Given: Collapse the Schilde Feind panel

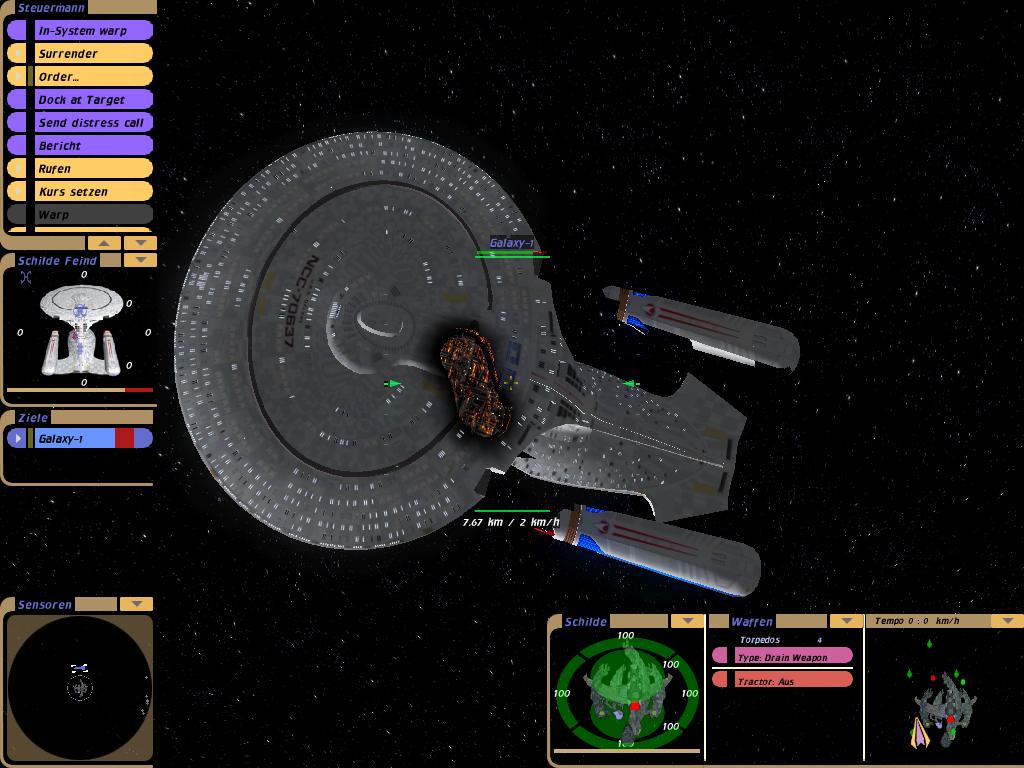Looking at the screenshot, I should tap(140, 260).
